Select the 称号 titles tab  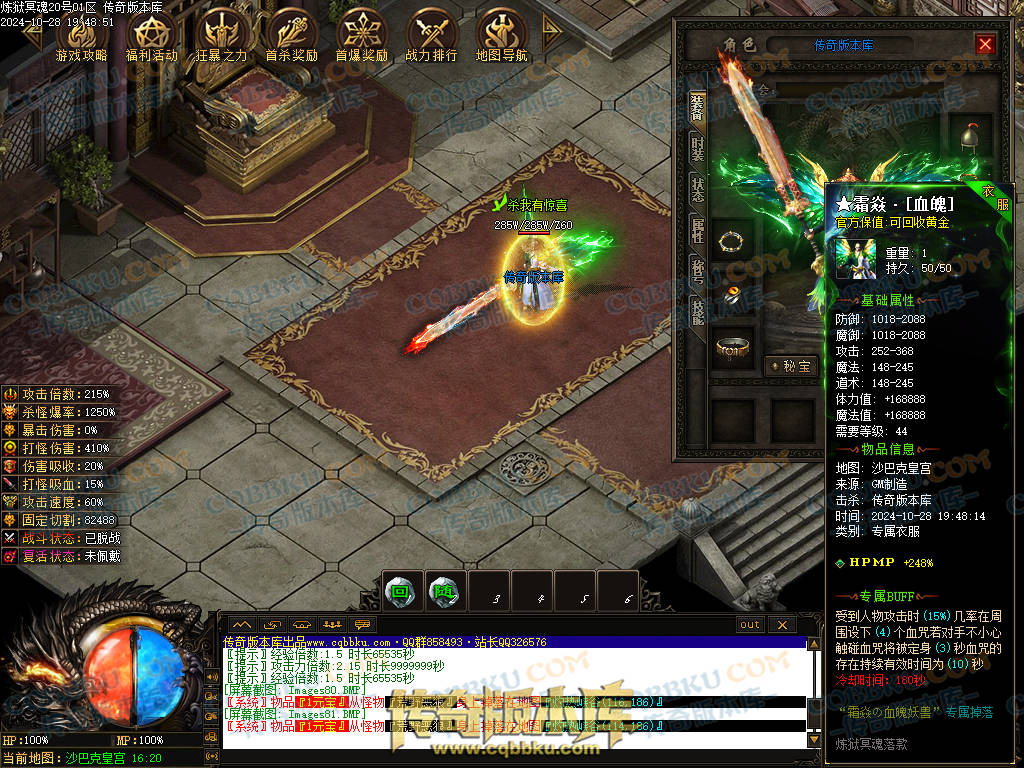pos(698,271)
